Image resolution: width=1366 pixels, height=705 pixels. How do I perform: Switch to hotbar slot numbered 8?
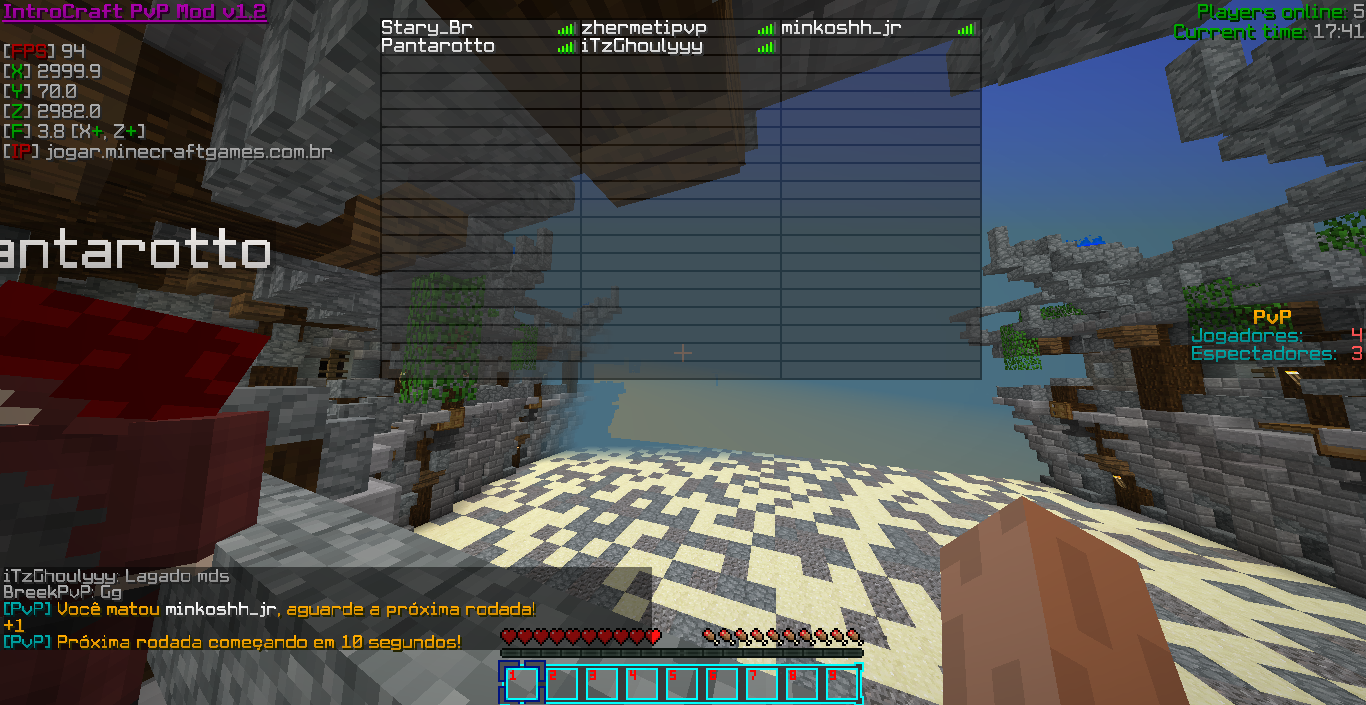coord(801,684)
